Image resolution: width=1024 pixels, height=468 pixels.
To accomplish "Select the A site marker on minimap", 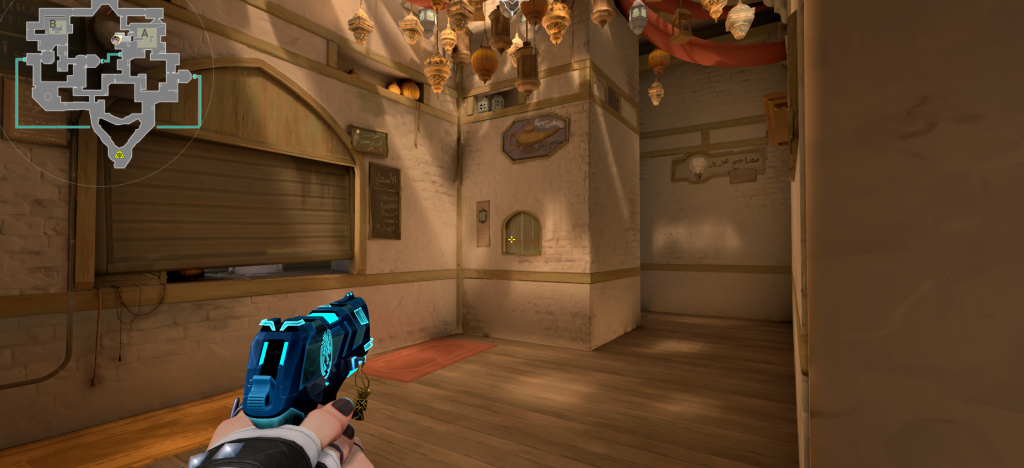I will pos(146,35).
